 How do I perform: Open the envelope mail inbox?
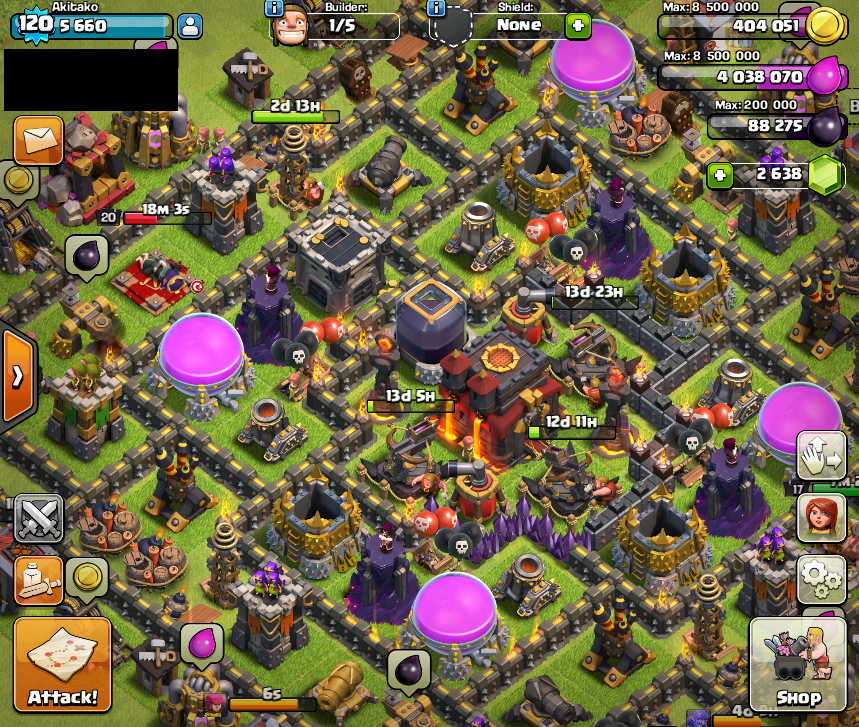click(x=39, y=140)
